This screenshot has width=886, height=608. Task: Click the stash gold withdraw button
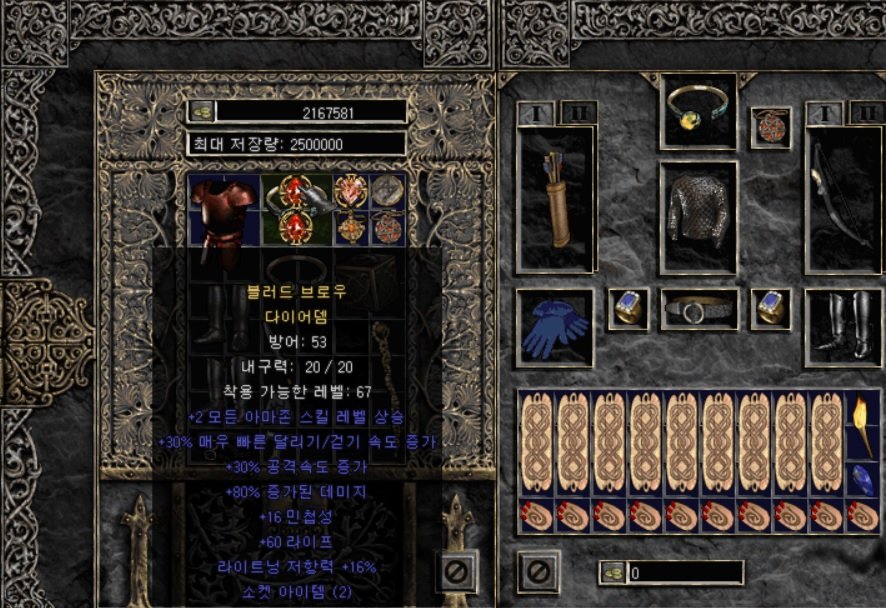pyautogui.click(x=201, y=112)
